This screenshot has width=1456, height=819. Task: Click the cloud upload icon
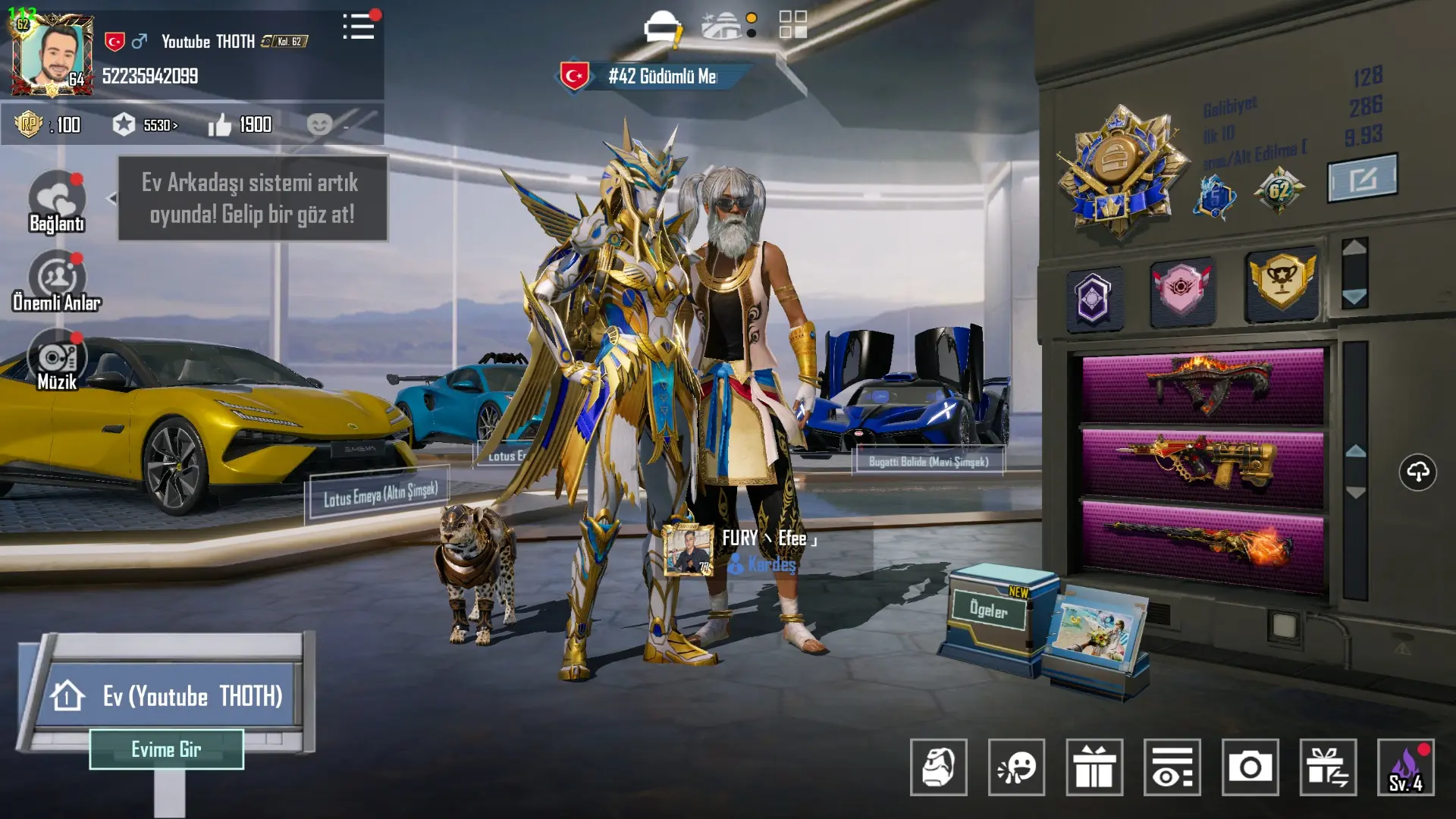tap(1417, 472)
